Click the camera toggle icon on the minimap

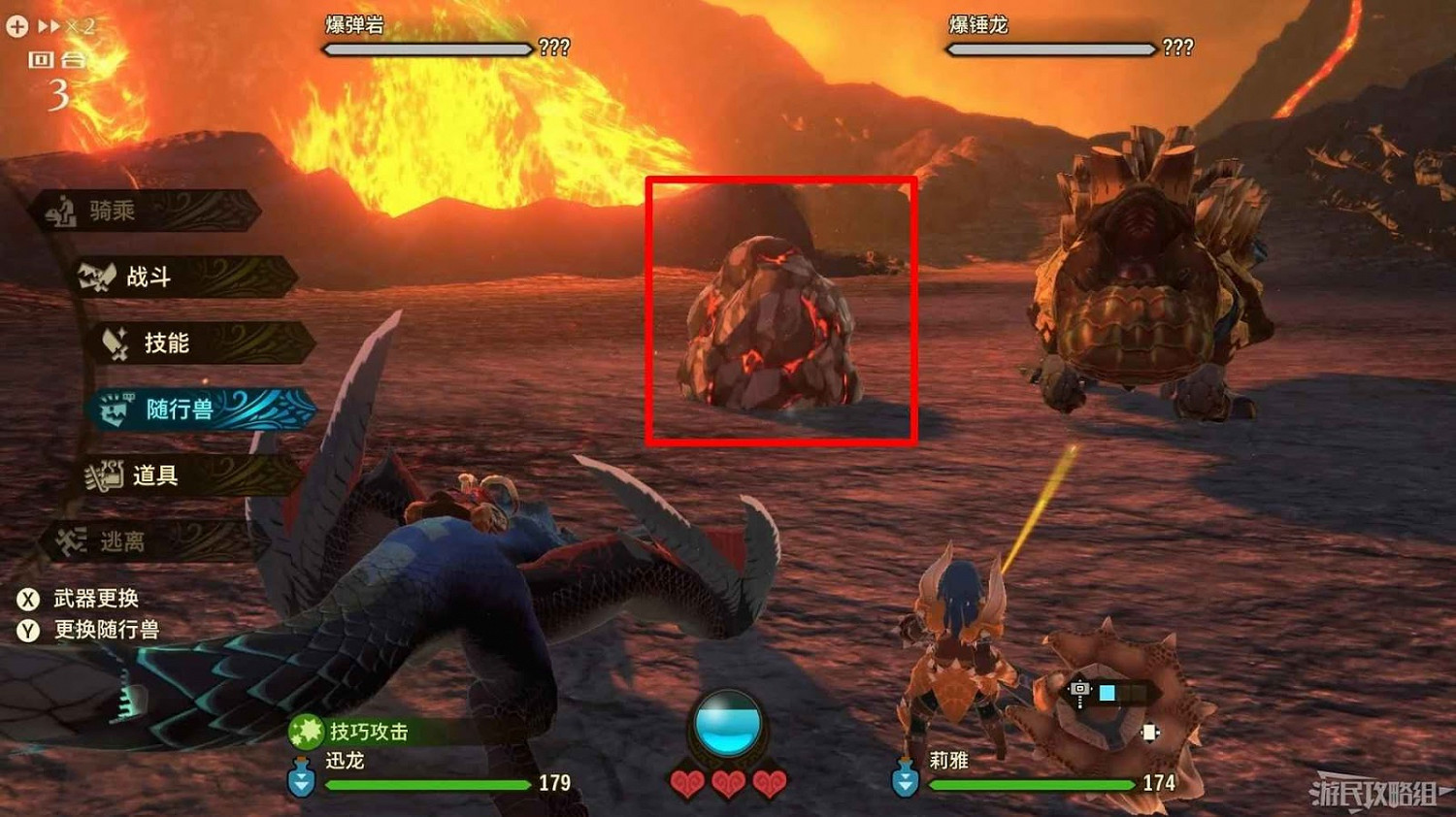1080,691
